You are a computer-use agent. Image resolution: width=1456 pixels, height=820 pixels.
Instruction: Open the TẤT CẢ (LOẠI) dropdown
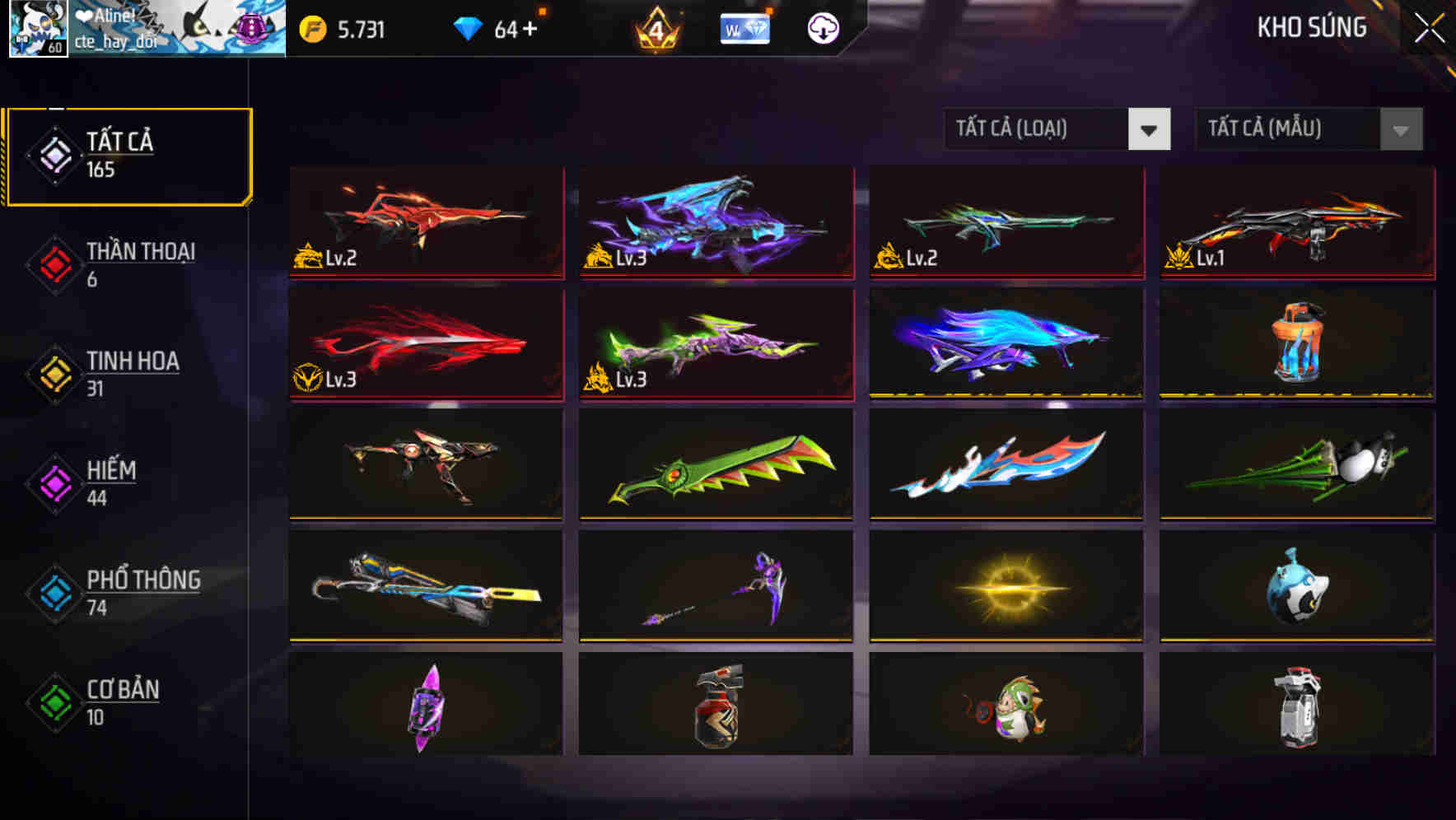1038,129
